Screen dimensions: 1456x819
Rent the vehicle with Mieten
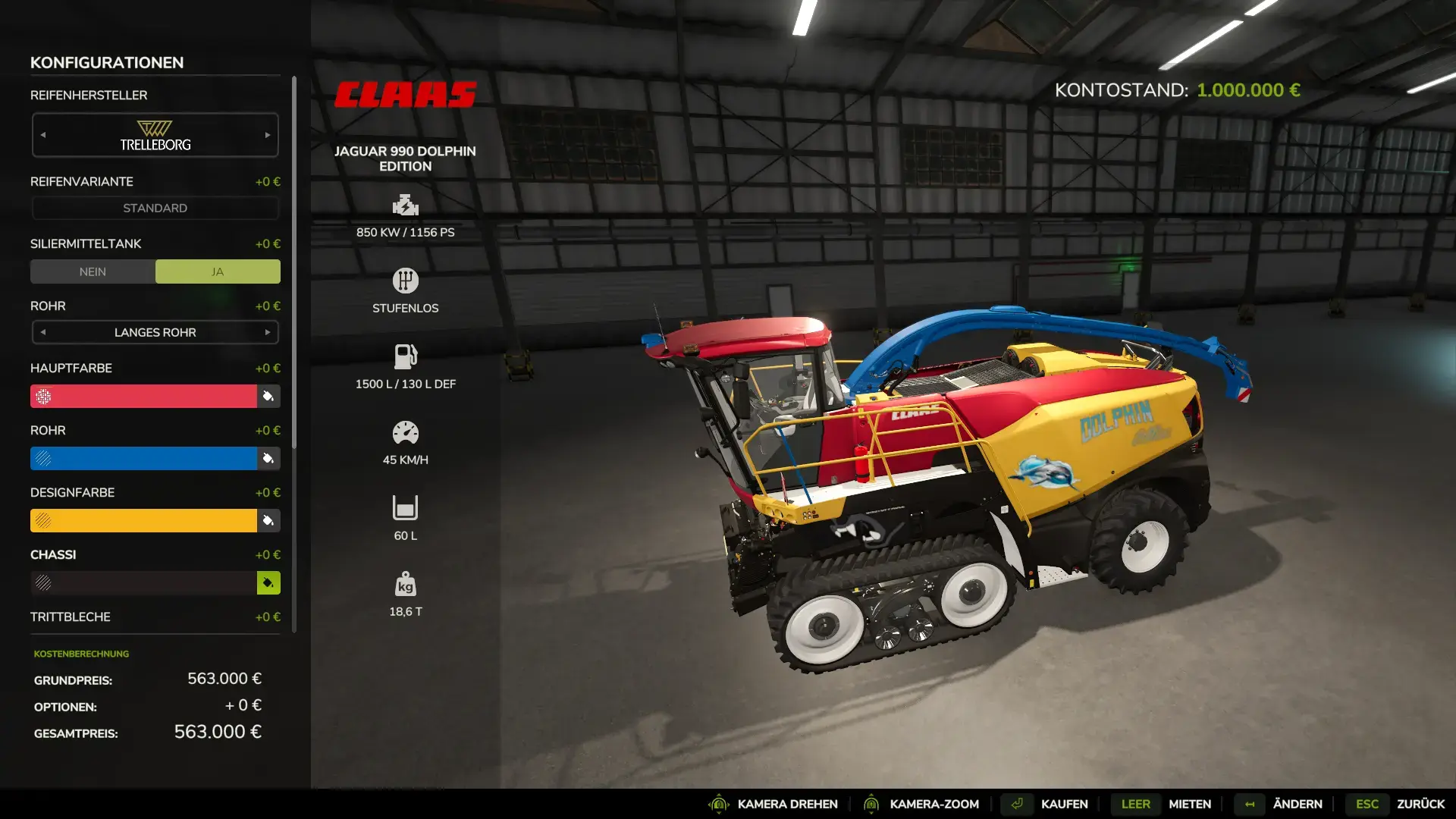[1189, 804]
